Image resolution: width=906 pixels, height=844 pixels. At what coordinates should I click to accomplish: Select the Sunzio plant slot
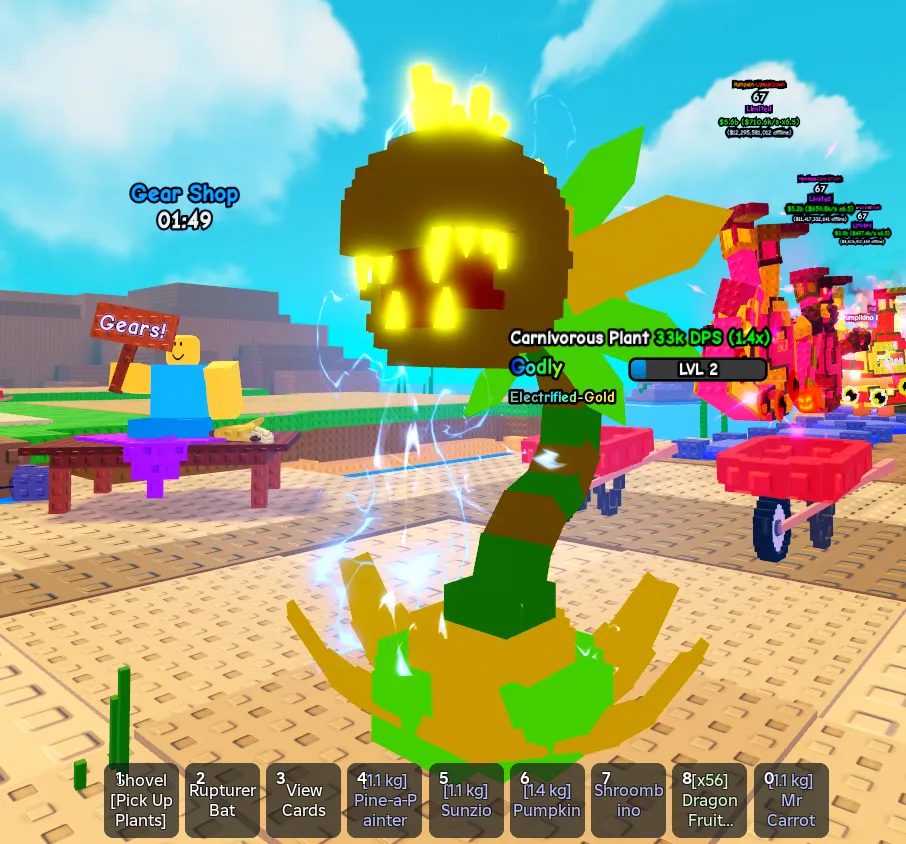466,800
